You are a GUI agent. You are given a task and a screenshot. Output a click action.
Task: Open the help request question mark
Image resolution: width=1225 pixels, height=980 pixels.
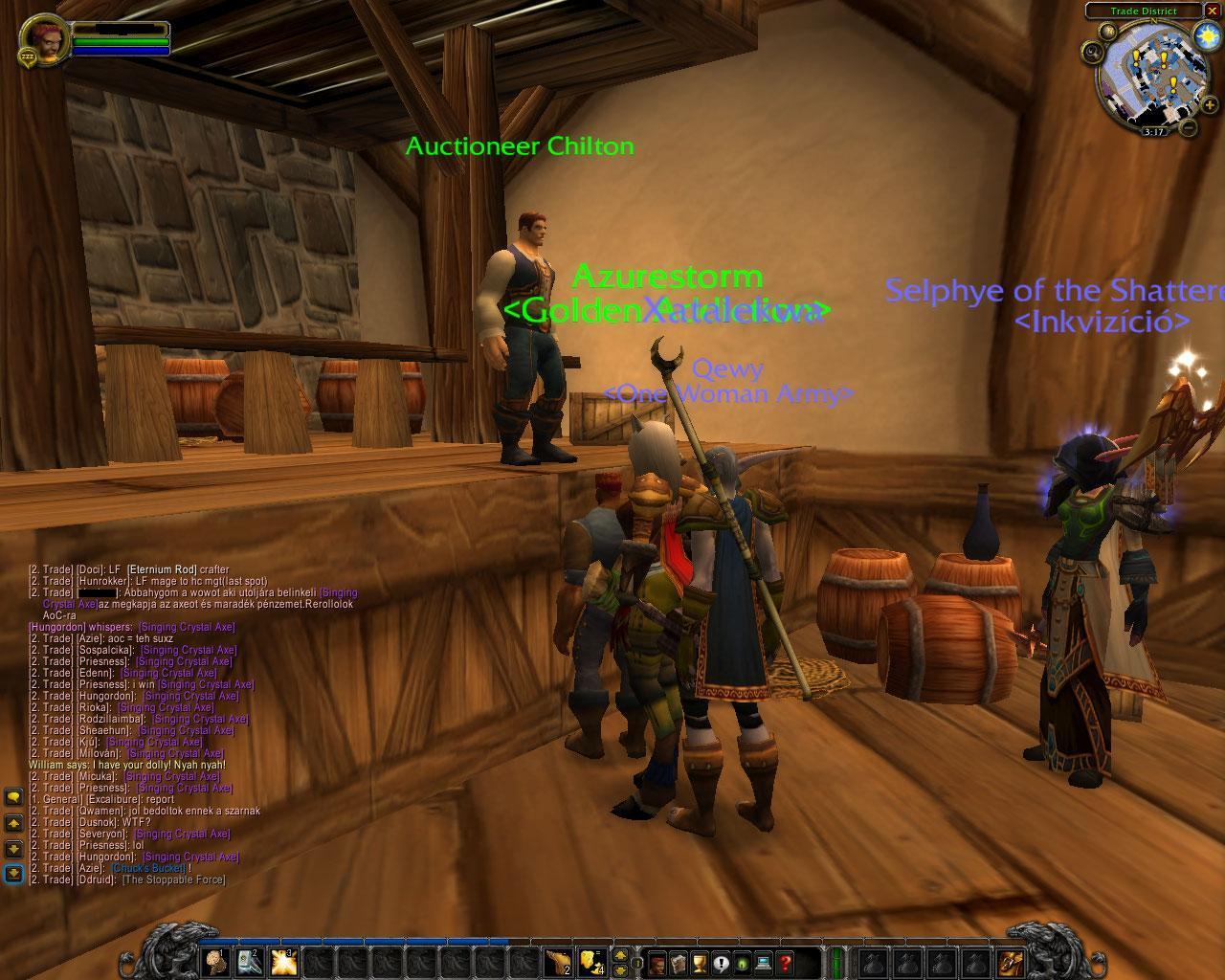(x=785, y=962)
